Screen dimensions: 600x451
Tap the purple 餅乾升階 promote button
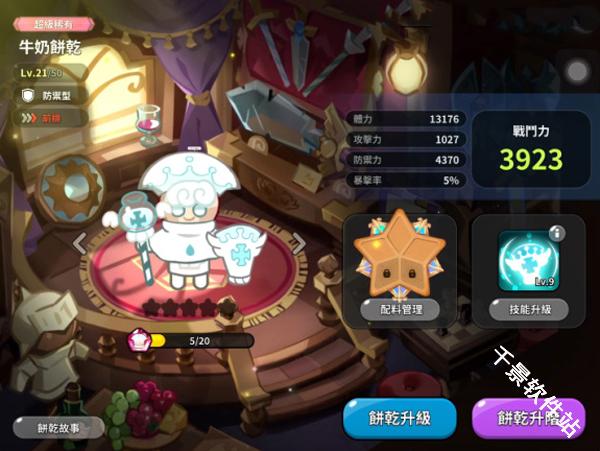click(x=528, y=419)
